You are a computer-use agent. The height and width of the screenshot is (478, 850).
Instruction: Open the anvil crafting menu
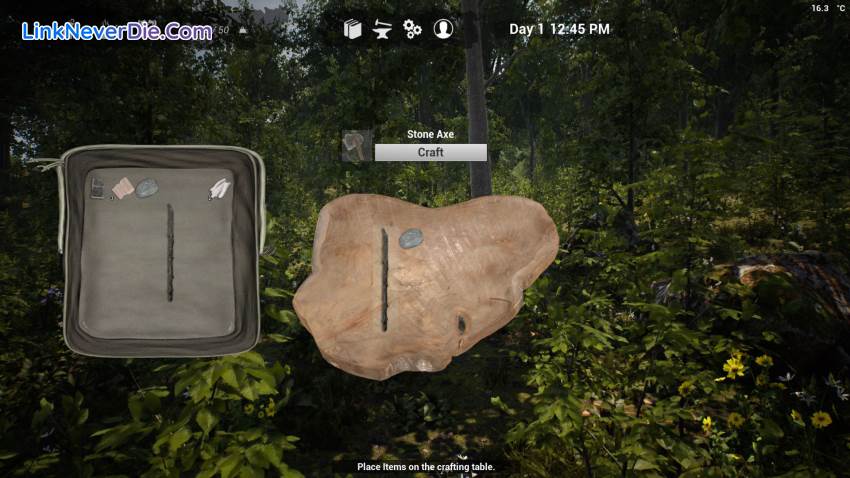click(382, 29)
